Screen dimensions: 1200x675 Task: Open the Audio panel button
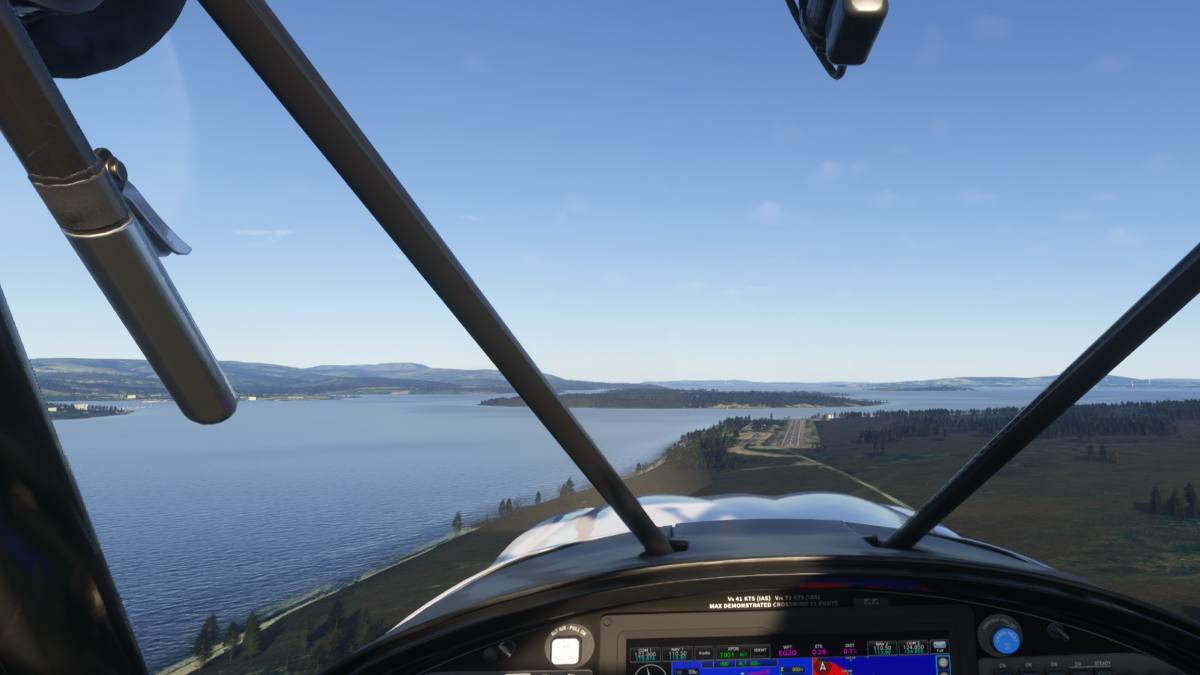click(704, 652)
